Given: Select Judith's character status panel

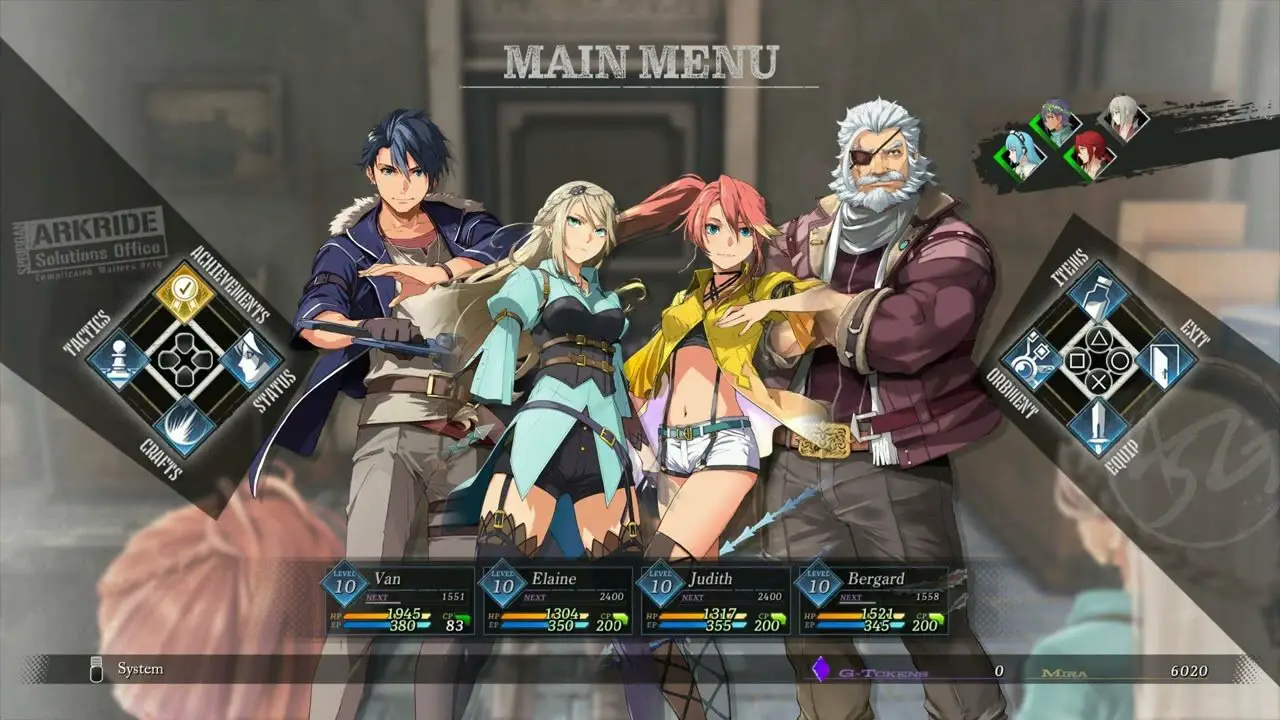Looking at the screenshot, I should 712,601.
